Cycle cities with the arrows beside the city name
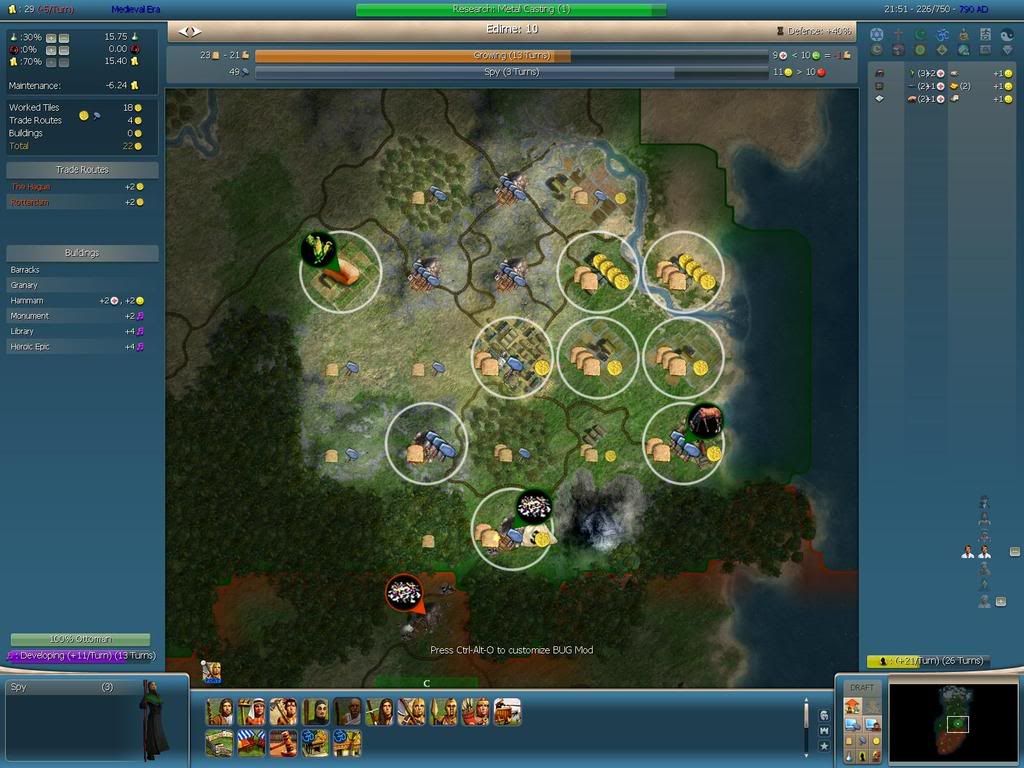This screenshot has height=768, width=1024. pyautogui.click(x=189, y=31)
